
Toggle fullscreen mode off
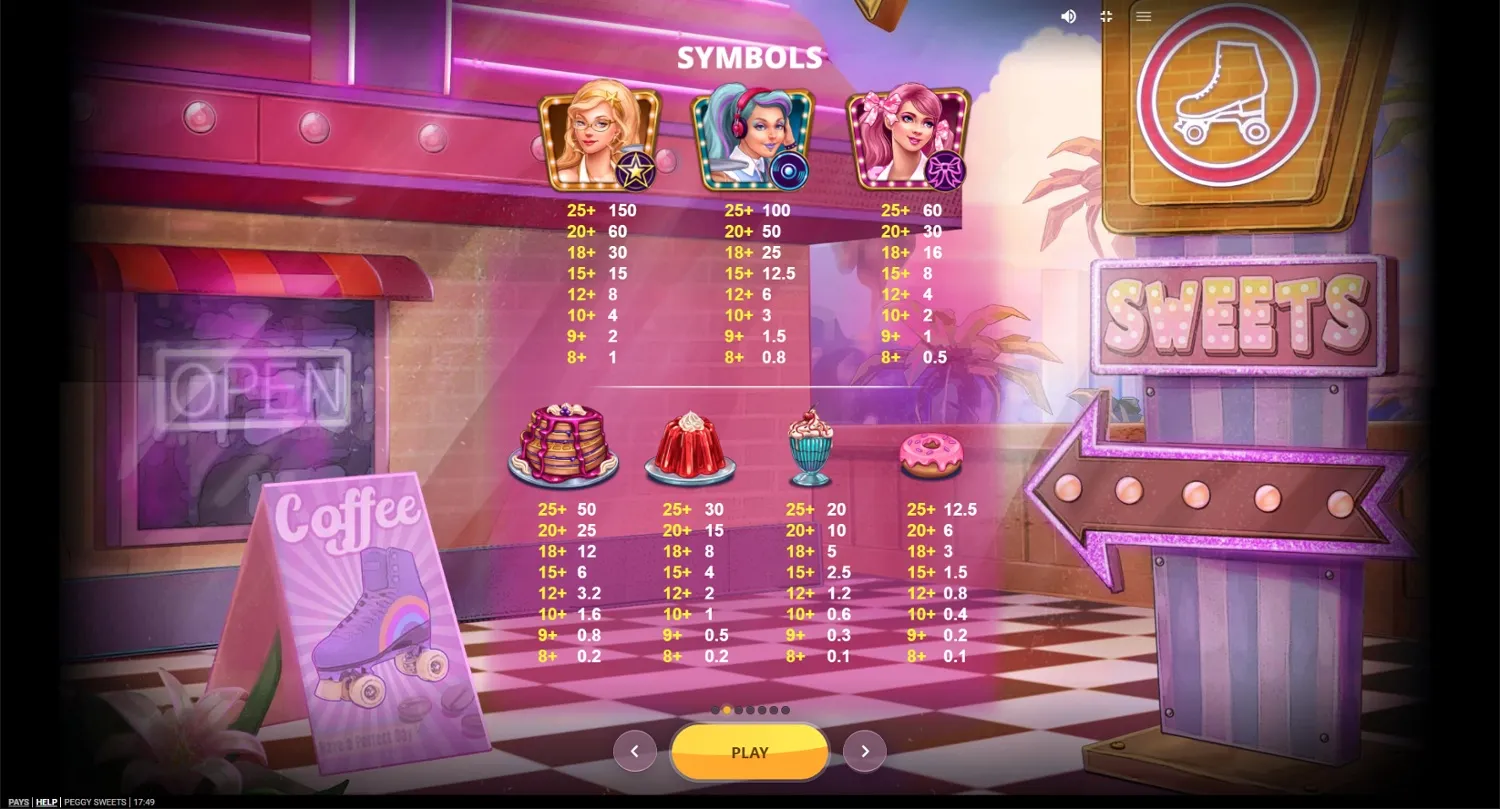coord(1105,16)
